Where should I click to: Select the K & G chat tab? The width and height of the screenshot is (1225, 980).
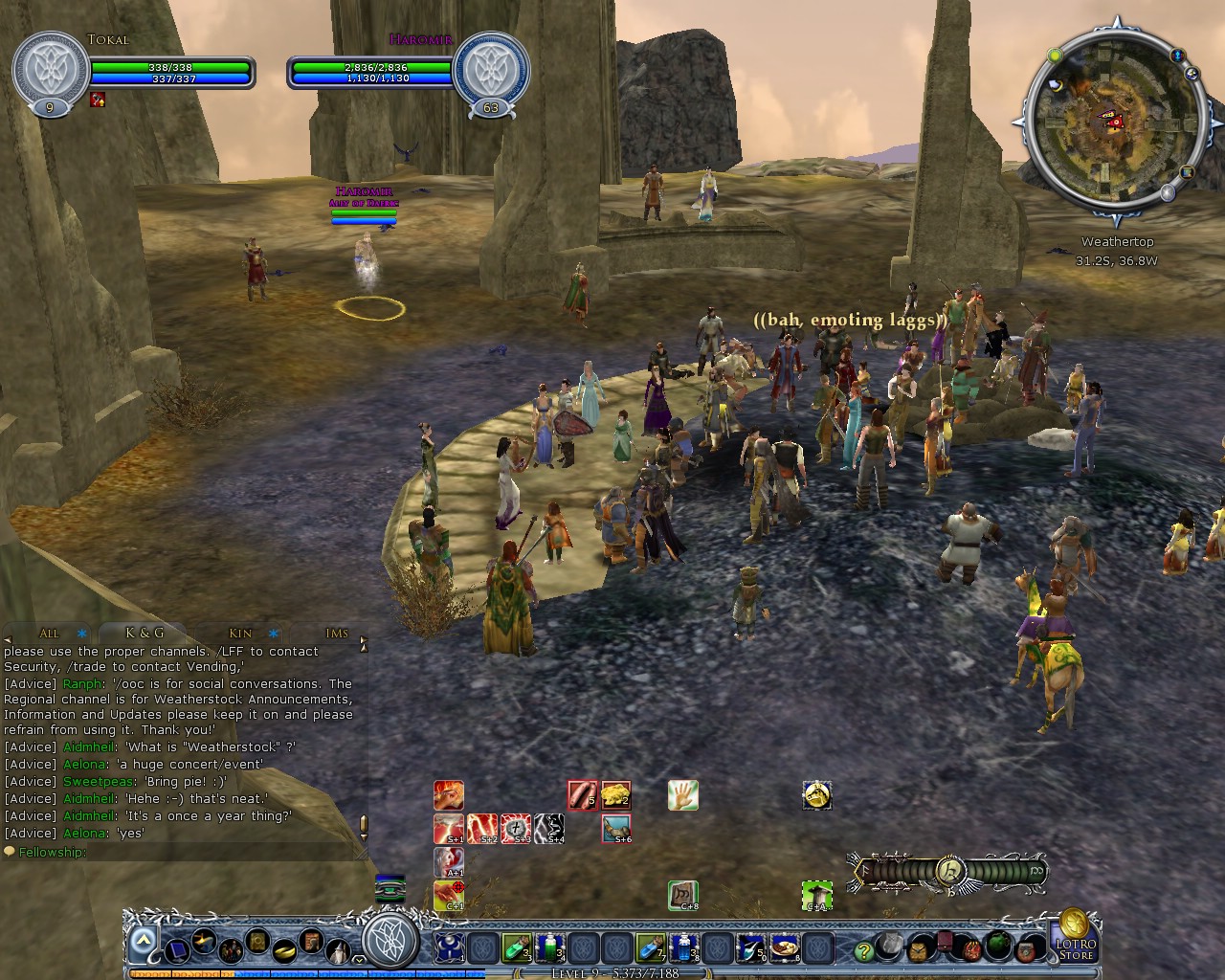tap(145, 633)
